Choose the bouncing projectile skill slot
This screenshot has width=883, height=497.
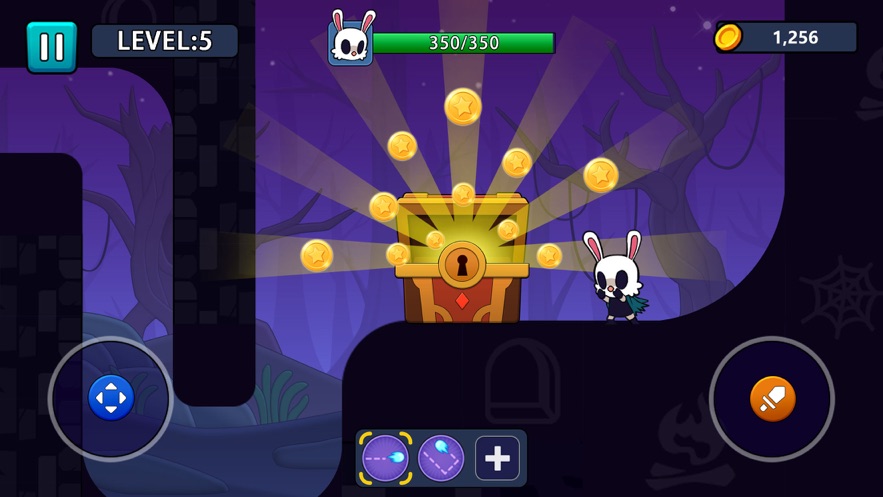441,458
